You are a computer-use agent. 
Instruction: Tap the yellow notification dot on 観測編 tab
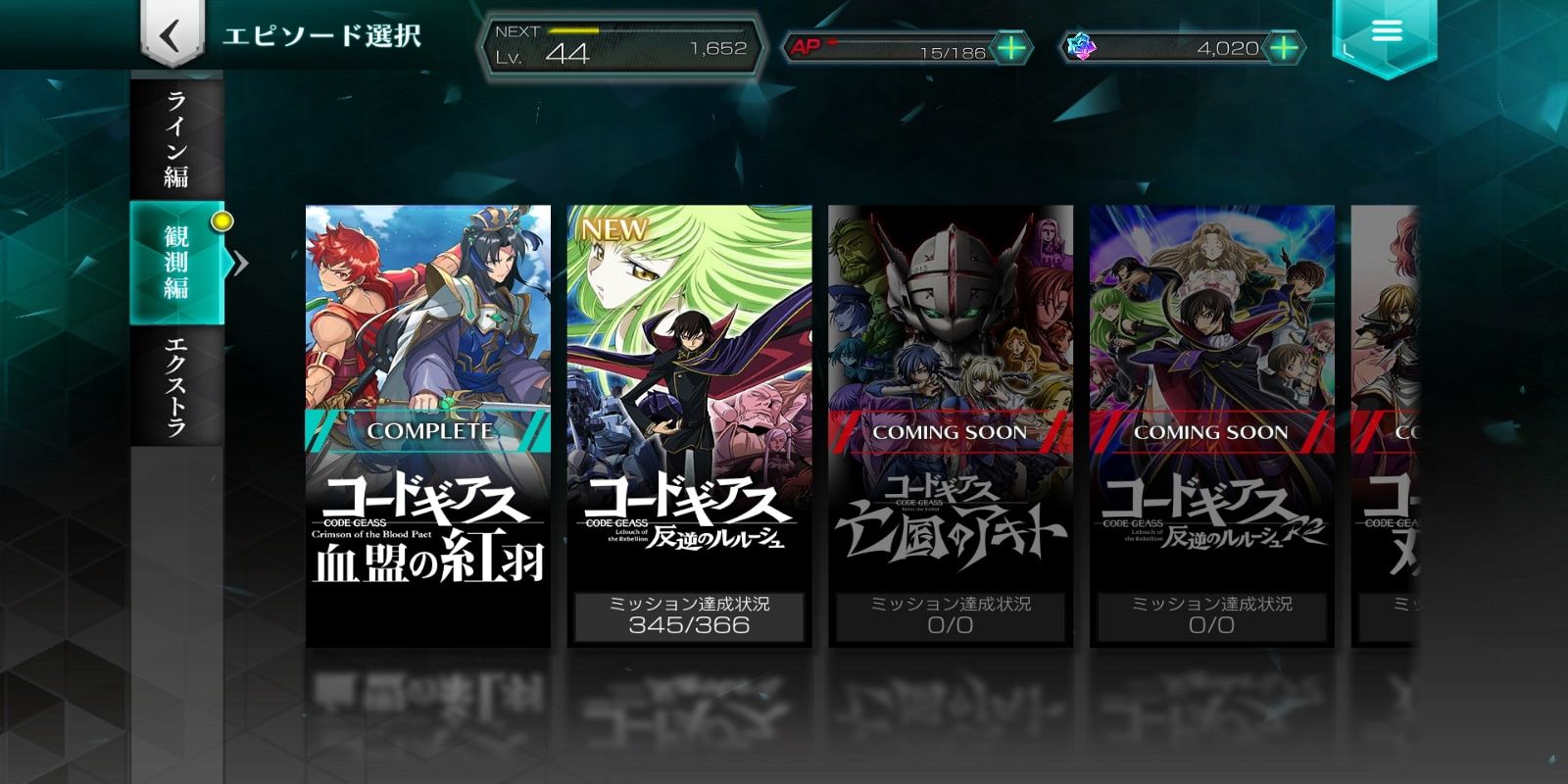pyautogui.click(x=222, y=222)
